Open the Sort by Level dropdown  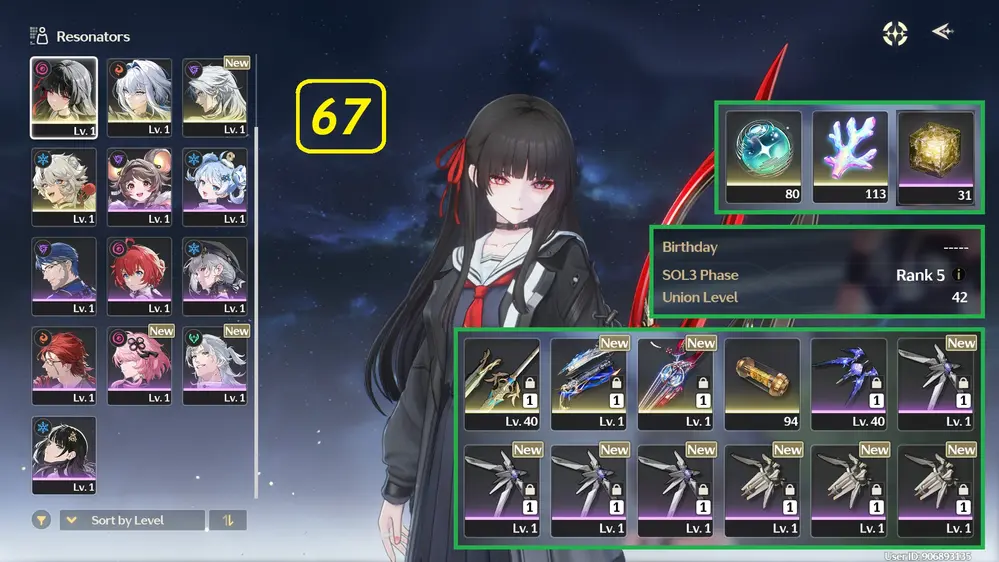132,520
